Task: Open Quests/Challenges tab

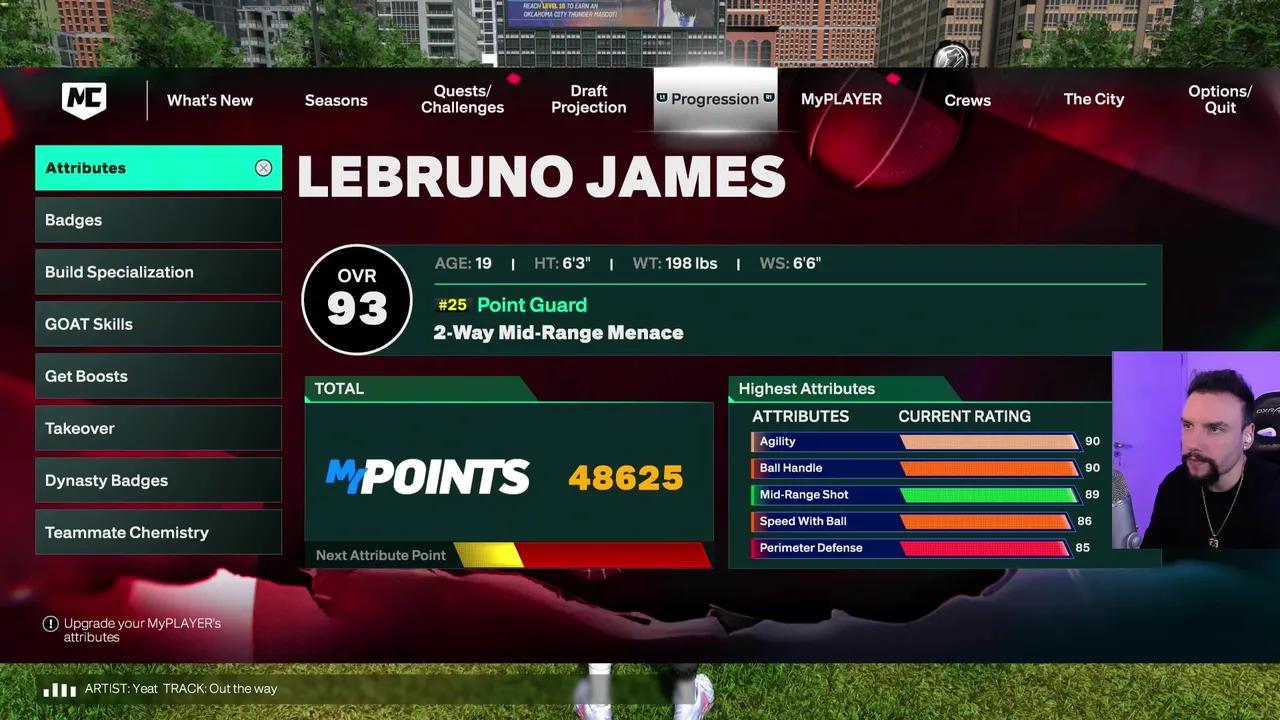Action: pyautogui.click(x=462, y=99)
